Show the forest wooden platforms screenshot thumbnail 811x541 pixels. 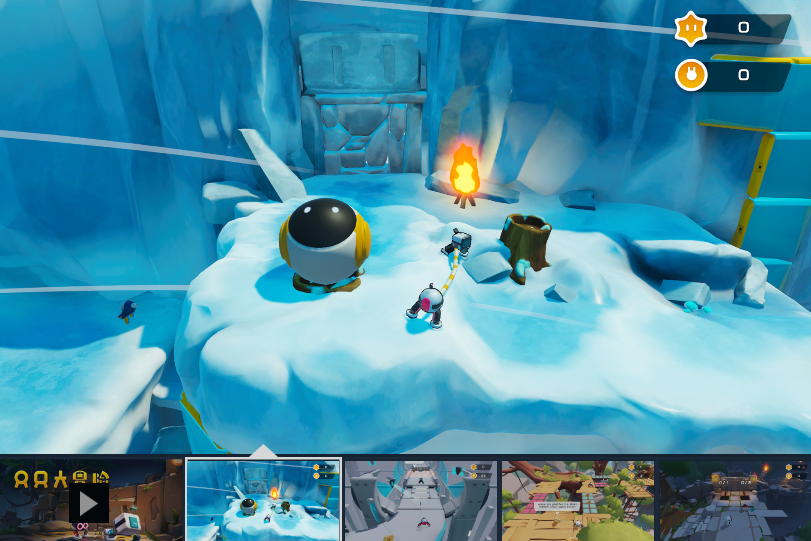578,500
